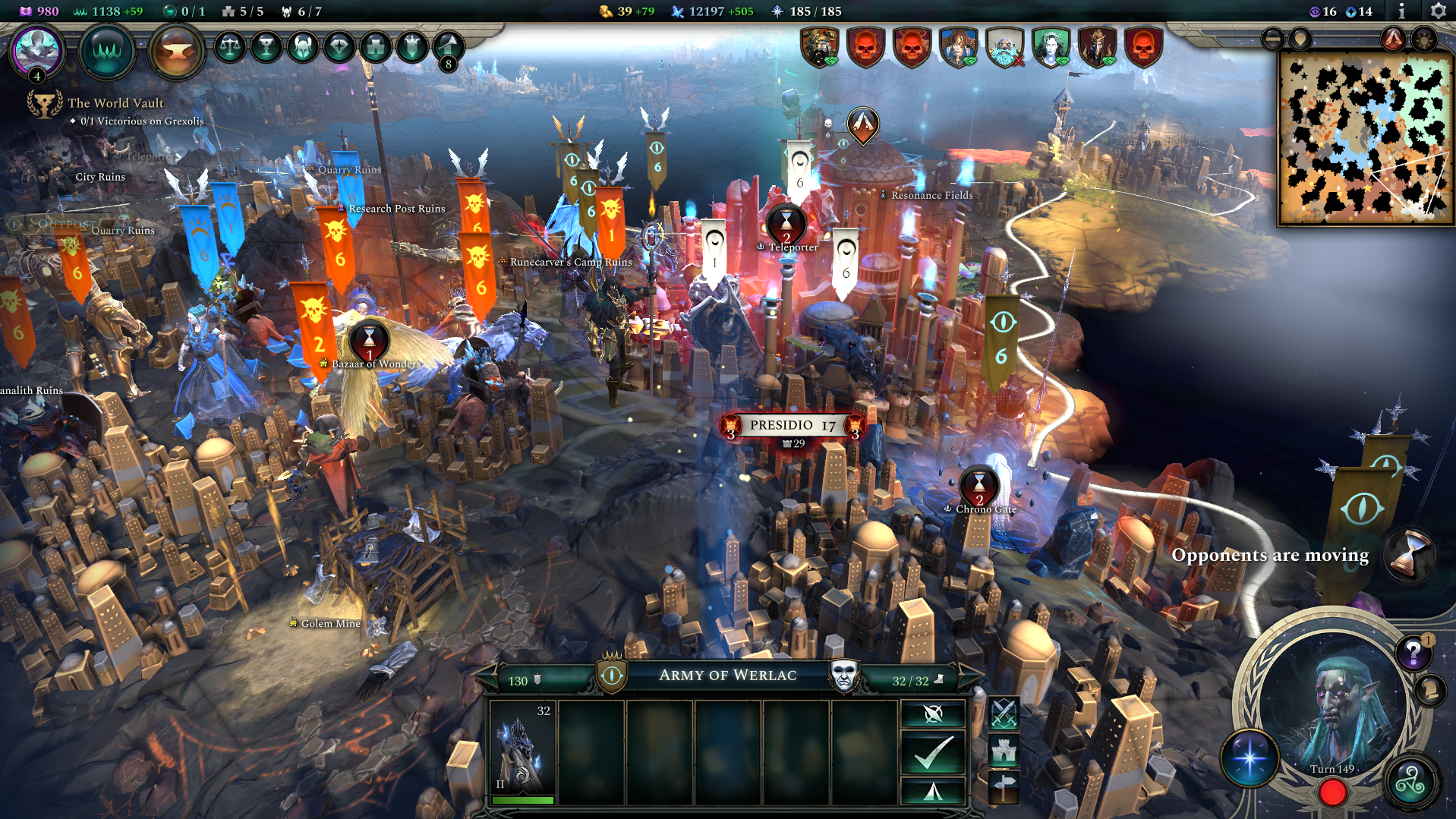The width and height of the screenshot is (1456, 819).
Task: Click on the world minimap
Action: tap(1365, 138)
